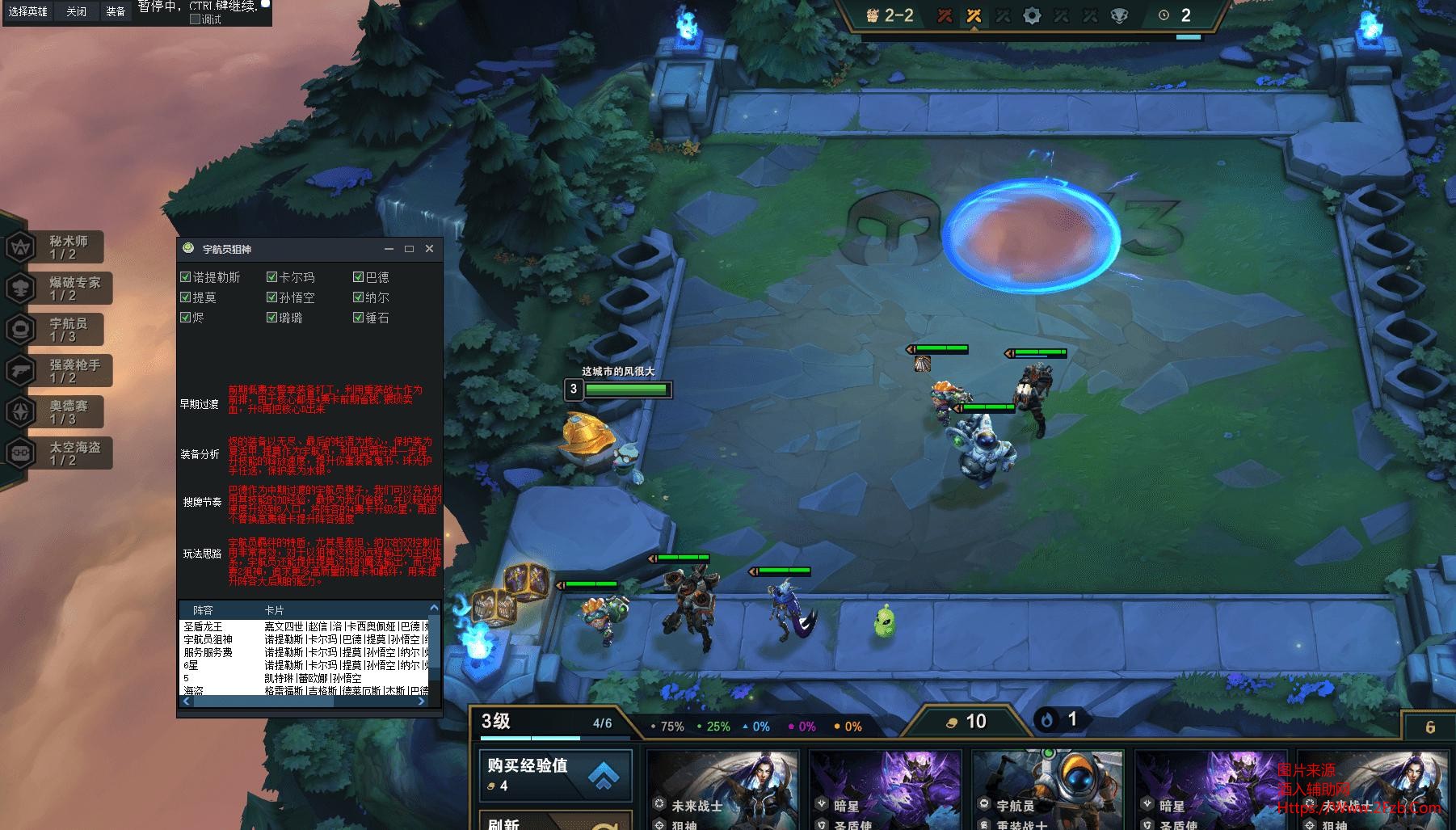
Task: Choose the 服务服务费 lineup row
Action: tap(208, 652)
